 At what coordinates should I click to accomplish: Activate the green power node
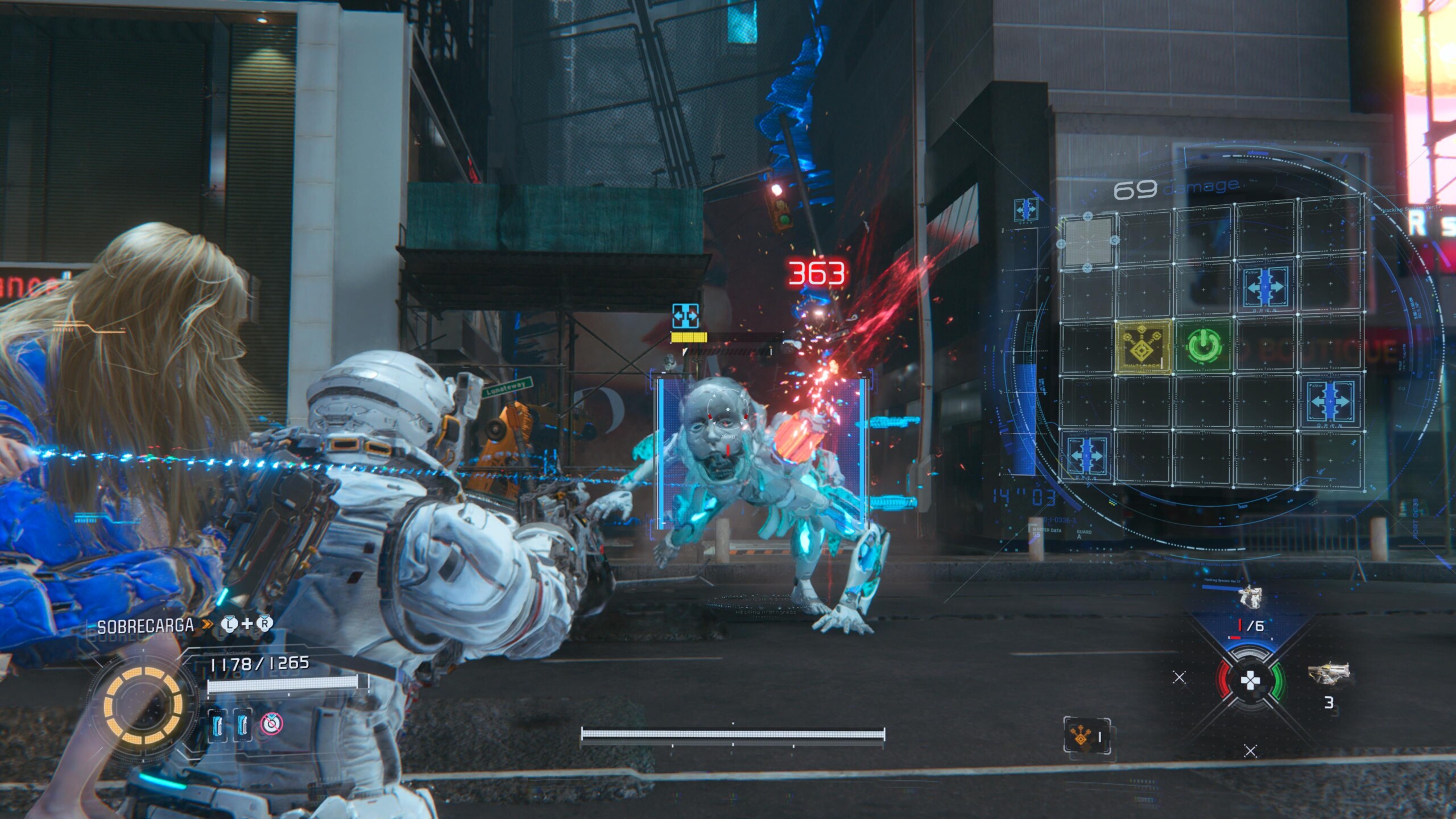tap(1203, 345)
